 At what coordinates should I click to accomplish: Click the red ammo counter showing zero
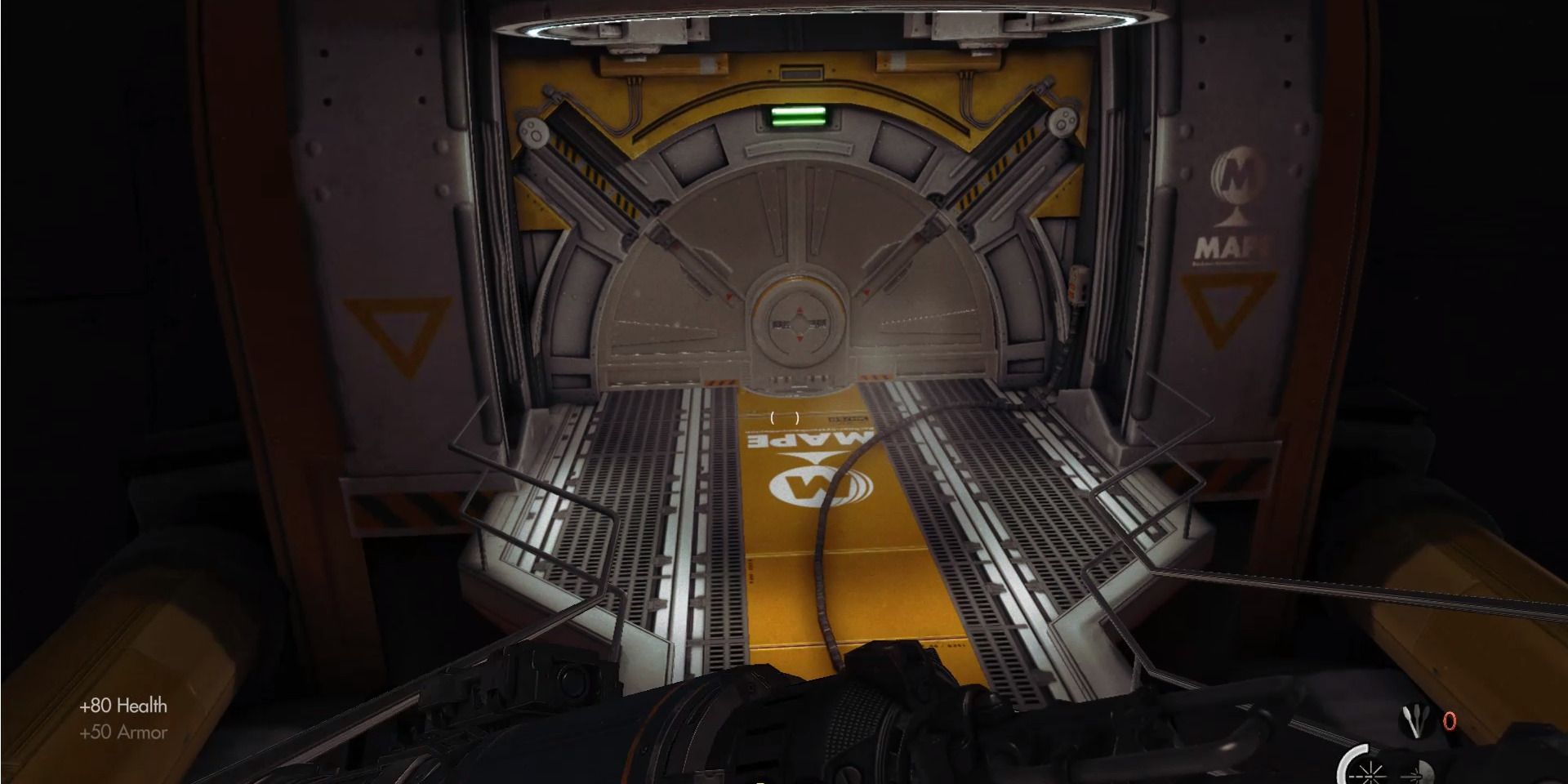tap(1450, 721)
